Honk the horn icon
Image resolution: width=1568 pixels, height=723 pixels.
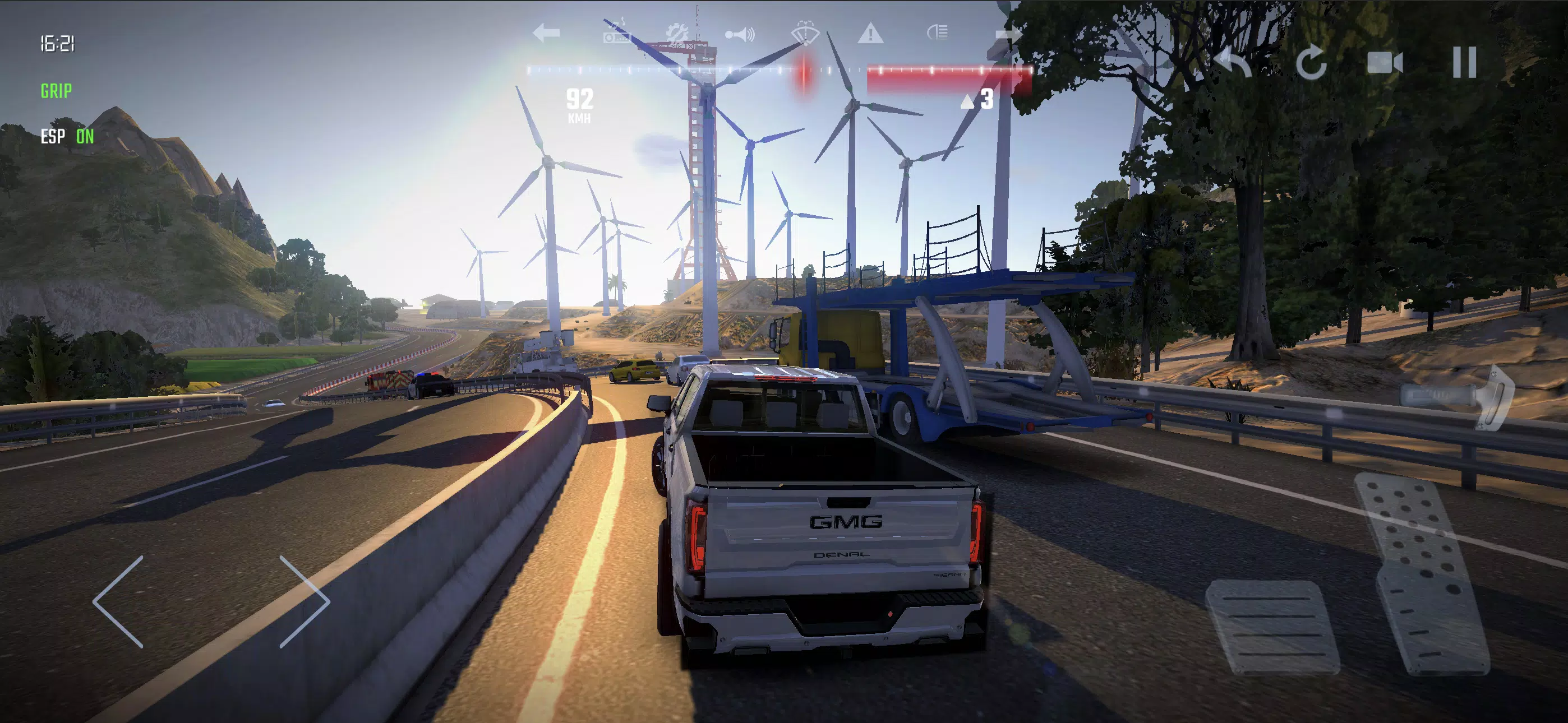point(740,34)
